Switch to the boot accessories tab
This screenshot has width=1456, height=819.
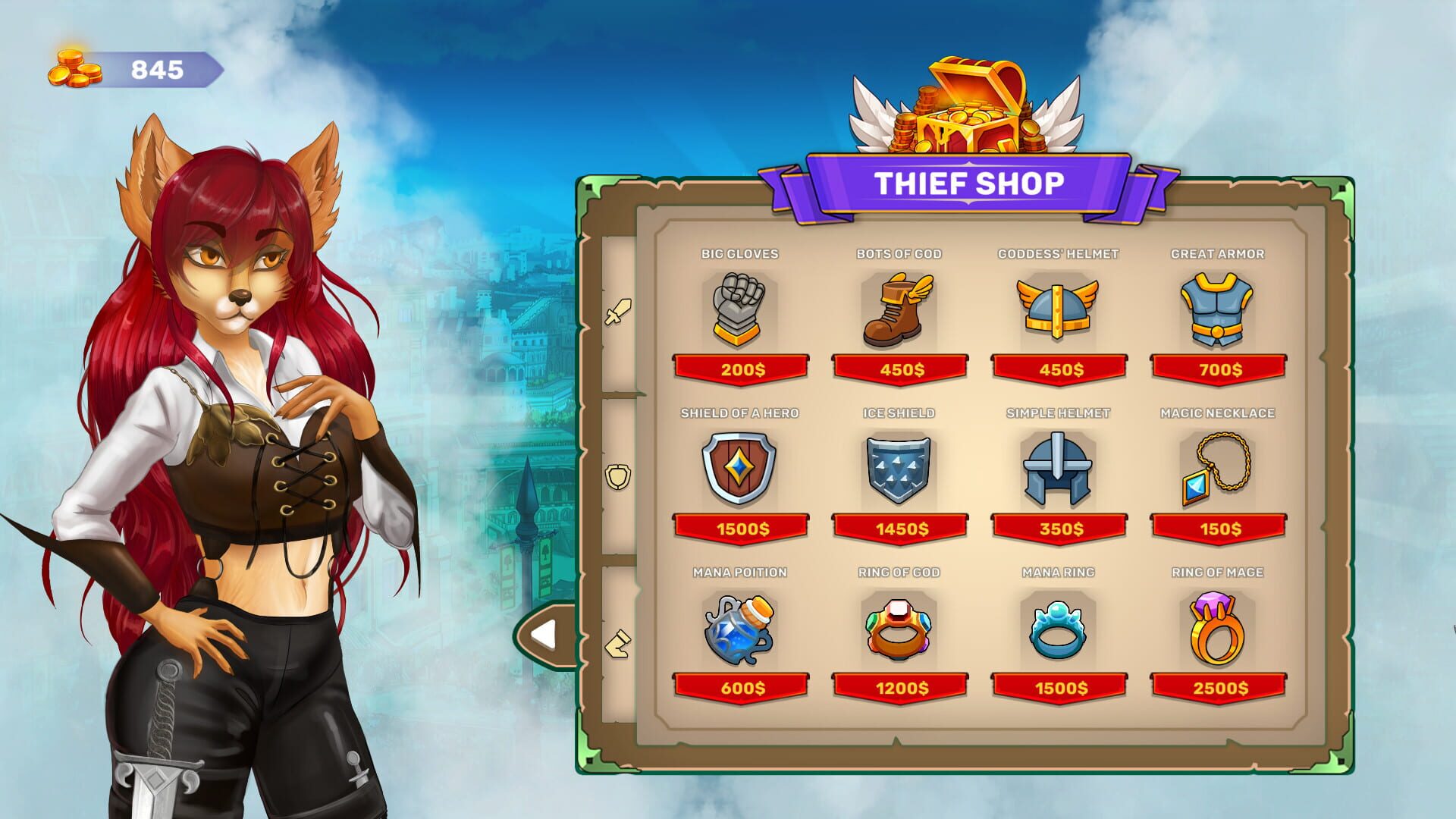616,641
